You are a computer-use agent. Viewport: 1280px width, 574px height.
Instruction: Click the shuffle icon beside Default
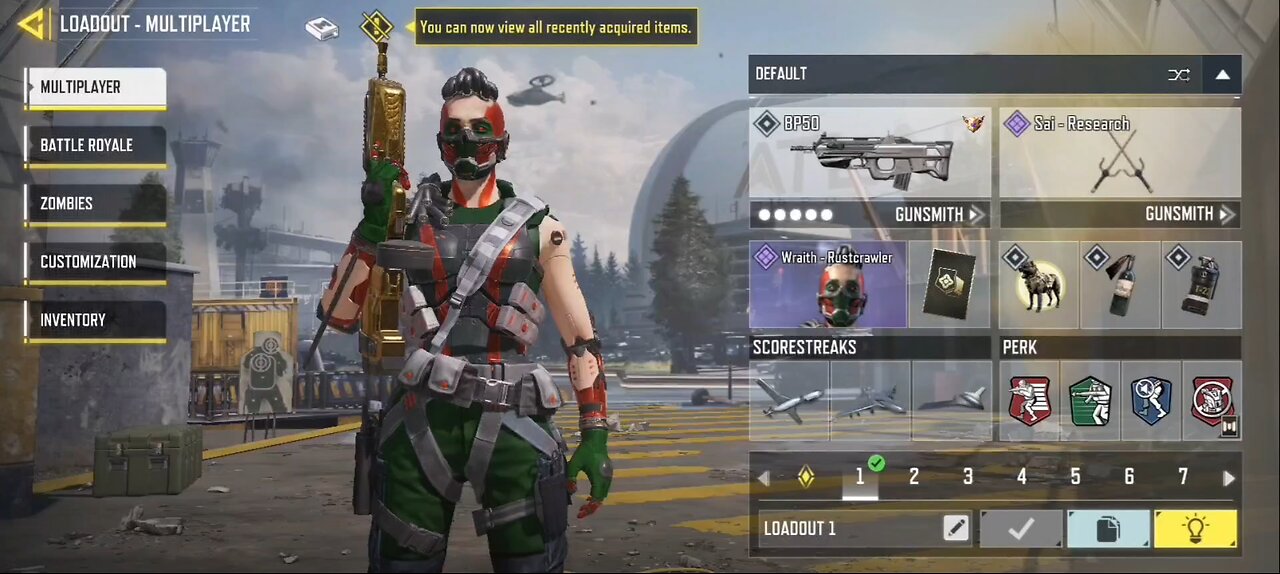[1179, 74]
